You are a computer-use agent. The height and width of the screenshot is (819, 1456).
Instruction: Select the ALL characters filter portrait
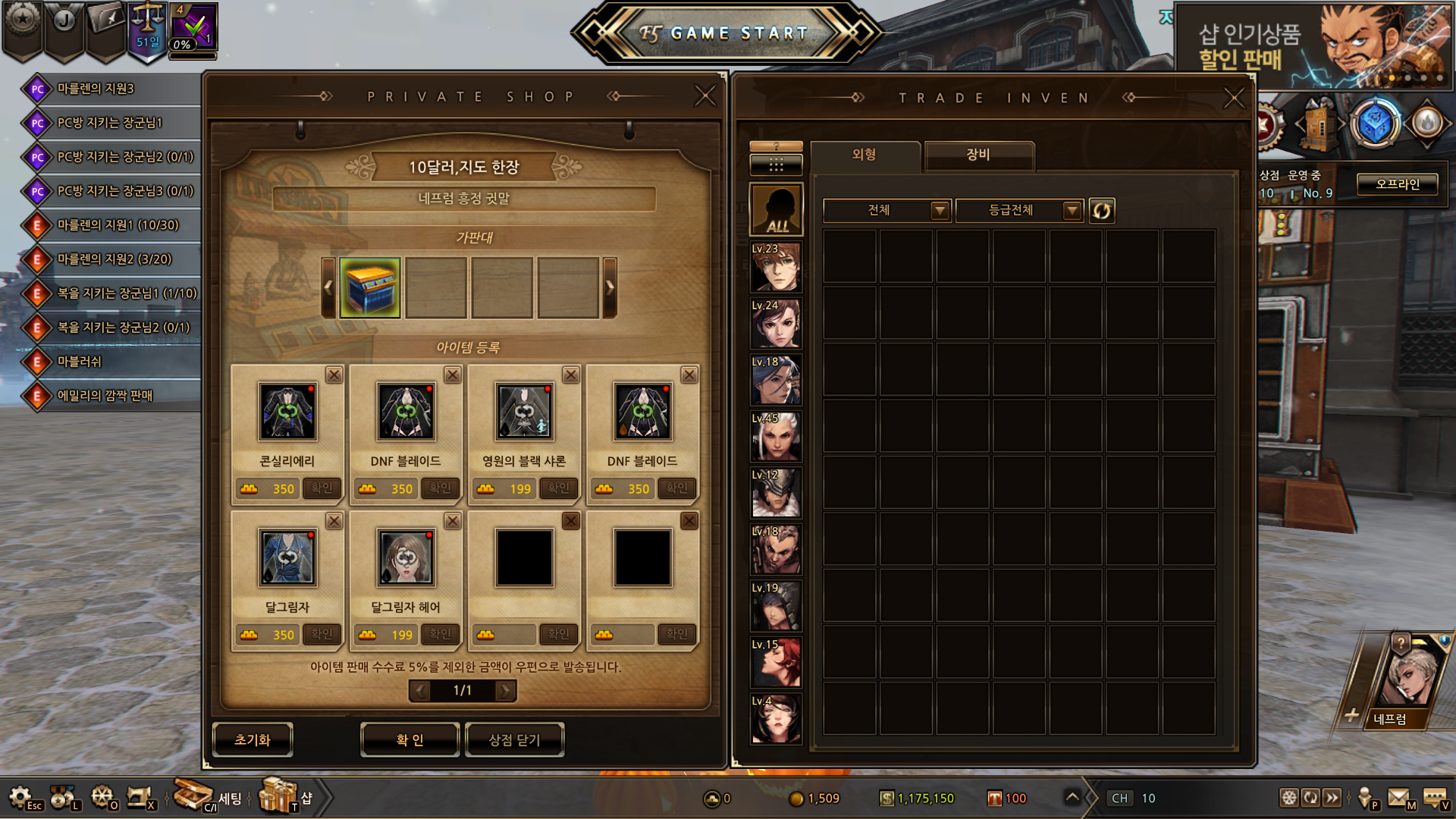[776, 209]
